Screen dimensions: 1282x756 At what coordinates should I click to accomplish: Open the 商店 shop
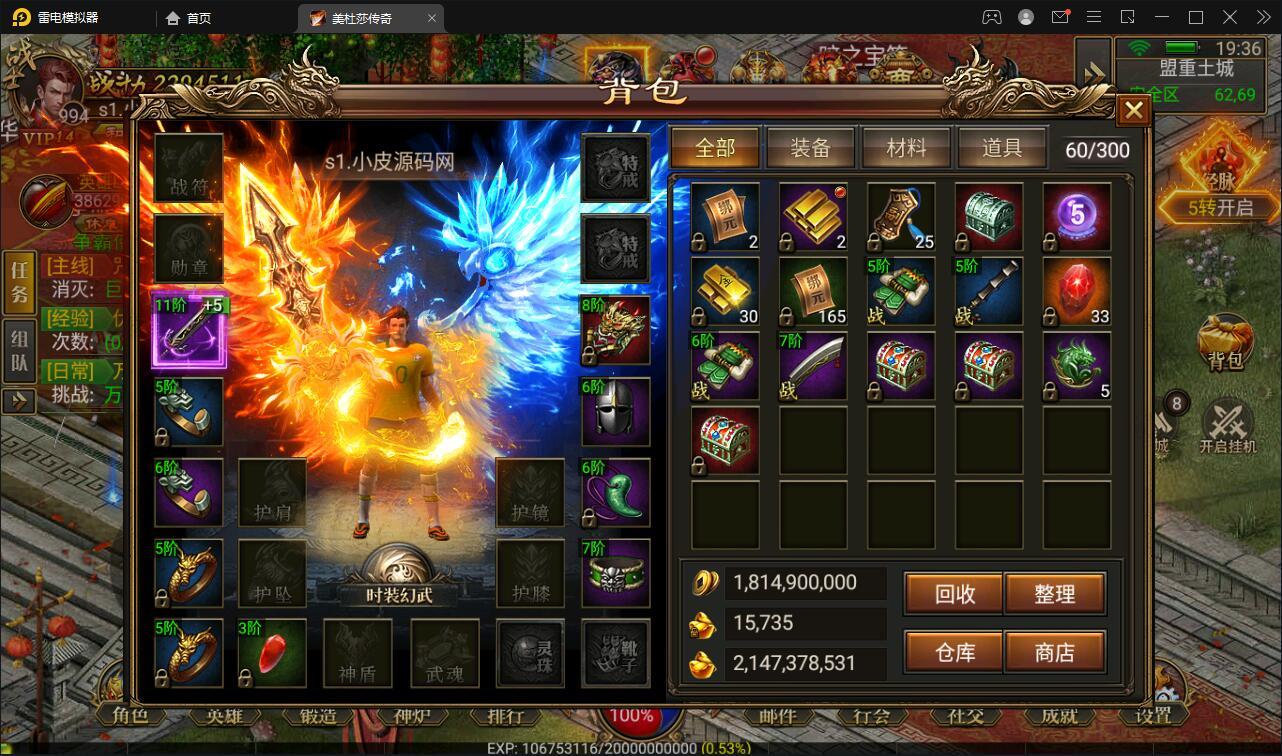pos(1054,652)
